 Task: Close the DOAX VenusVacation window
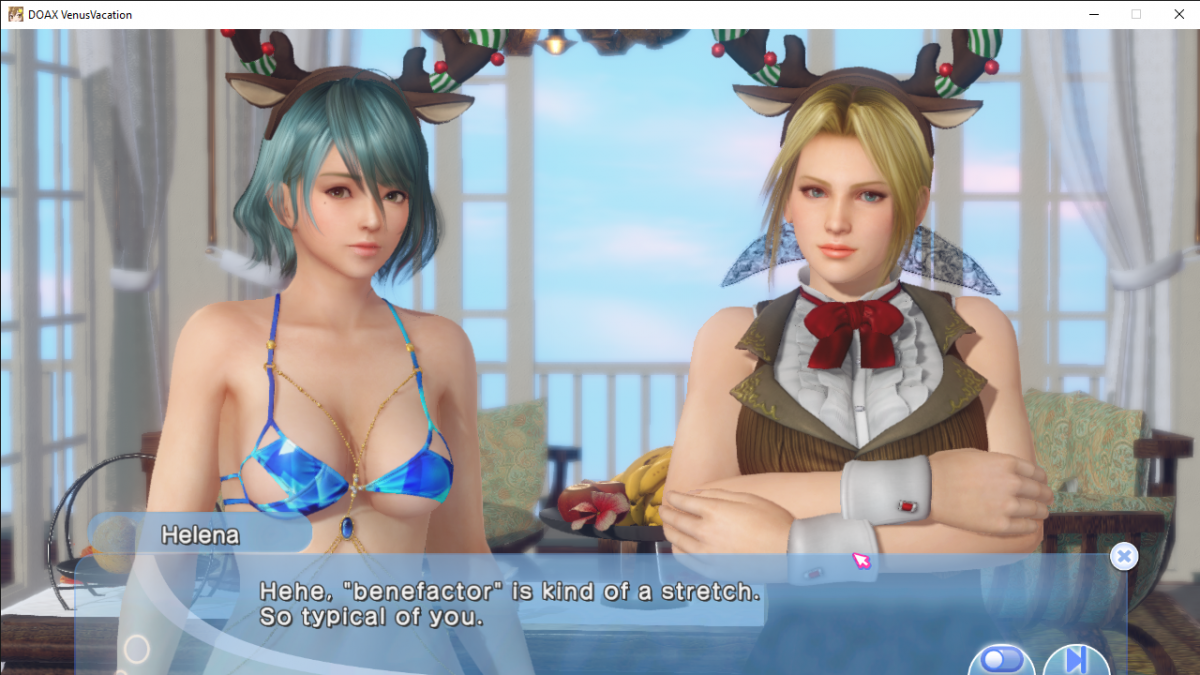click(x=1176, y=14)
